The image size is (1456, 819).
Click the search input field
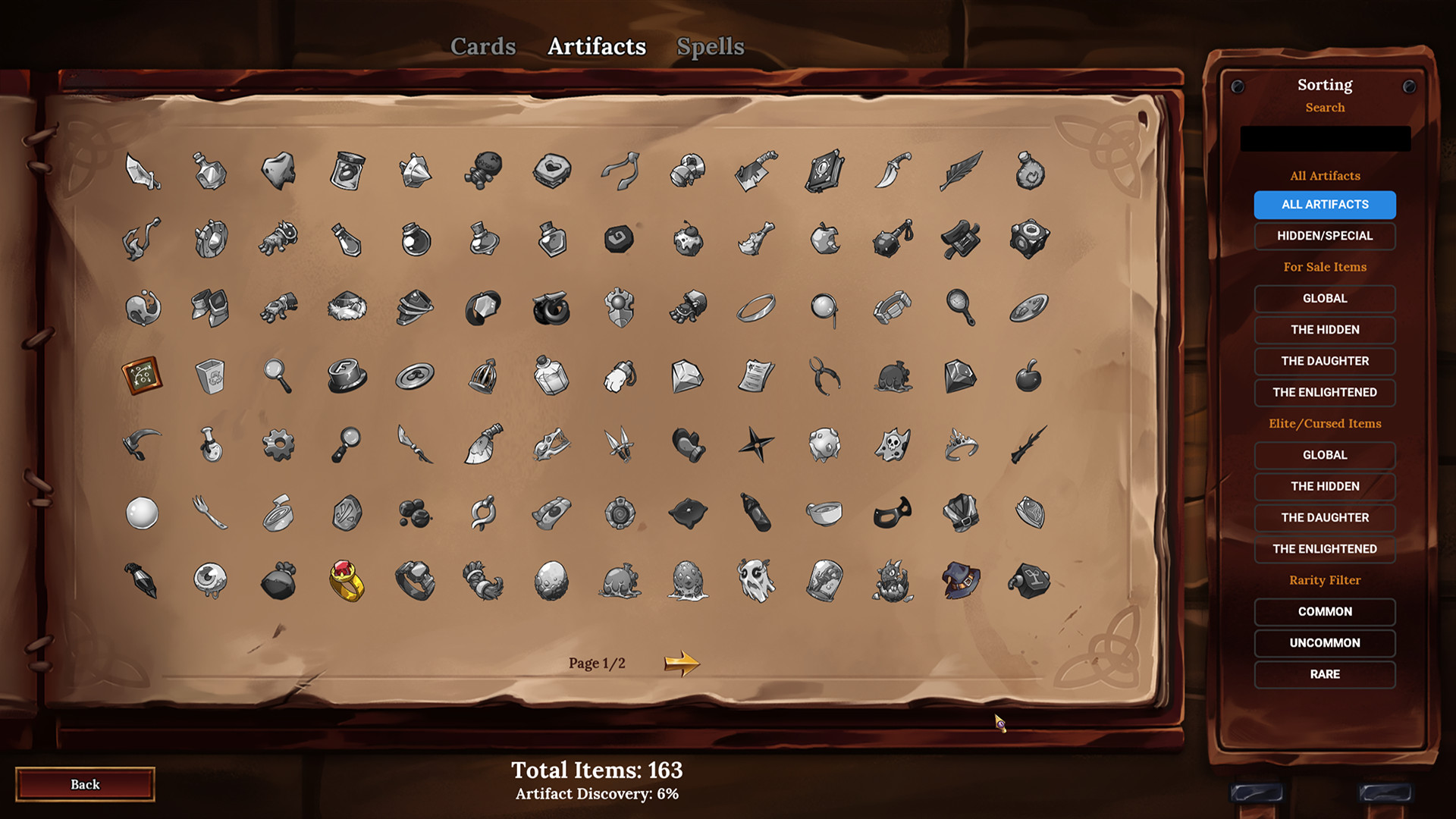(1325, 138)
